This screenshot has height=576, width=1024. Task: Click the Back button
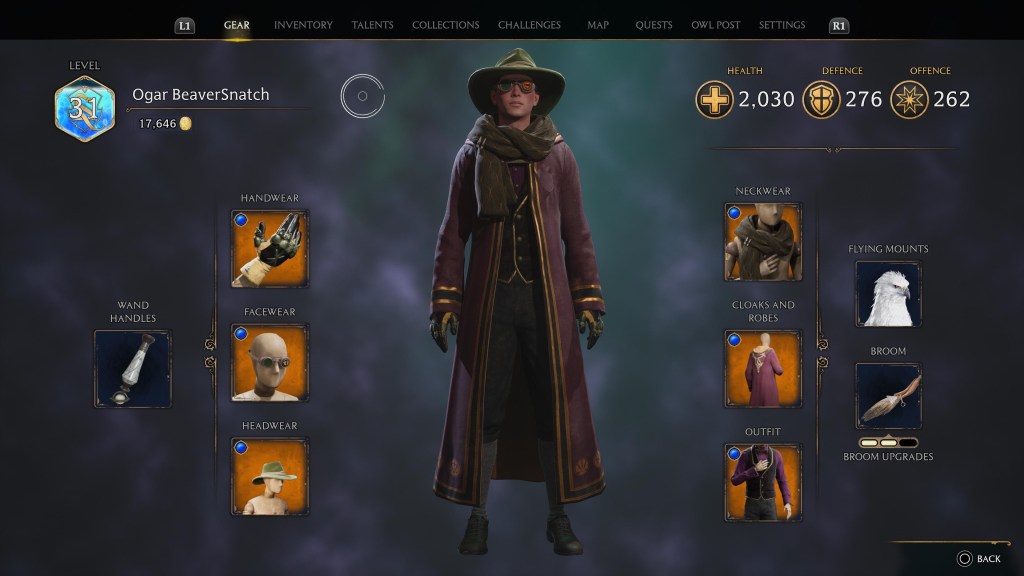(x=978, y=559)
